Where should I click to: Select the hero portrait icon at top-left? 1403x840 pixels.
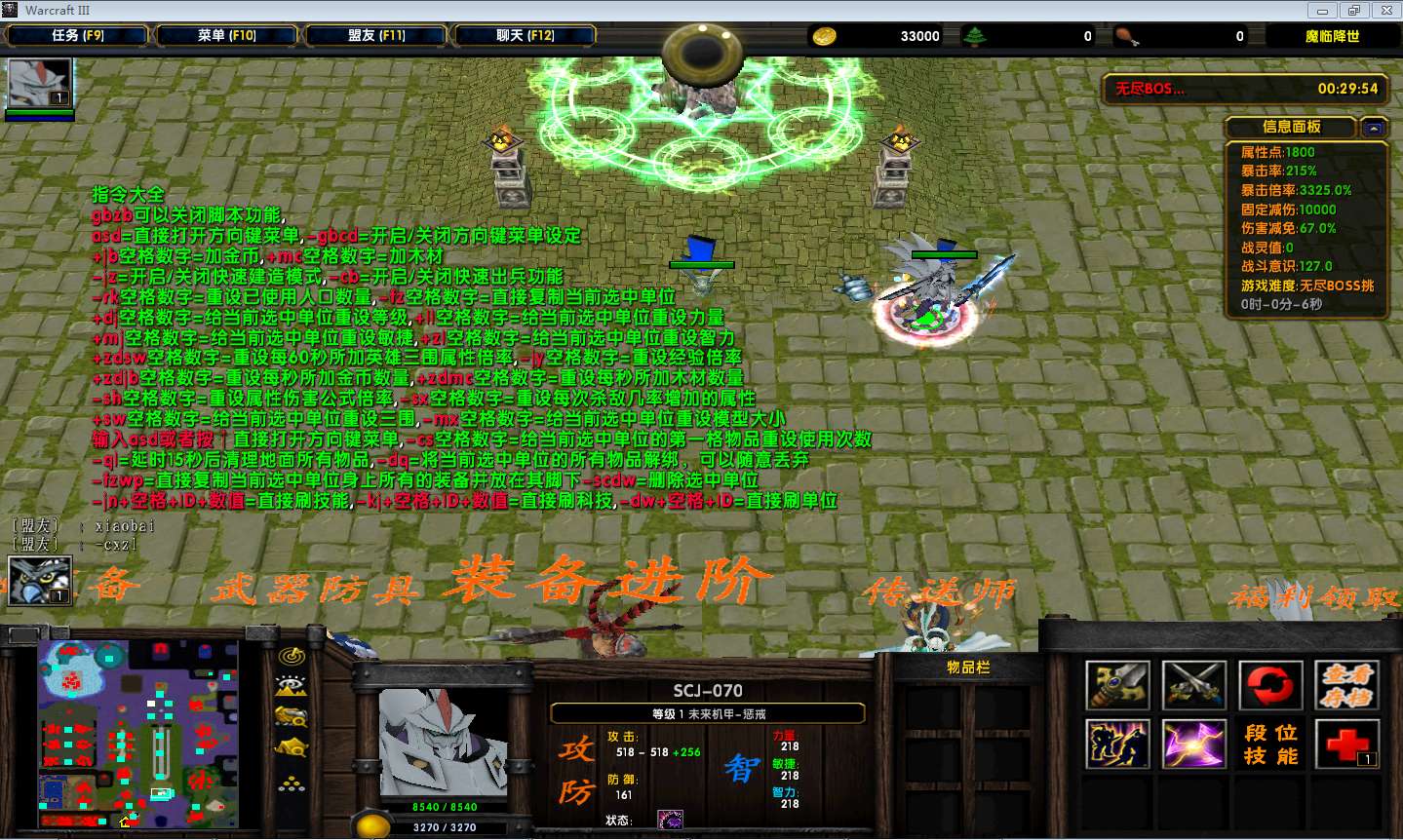tap(40, 84)
